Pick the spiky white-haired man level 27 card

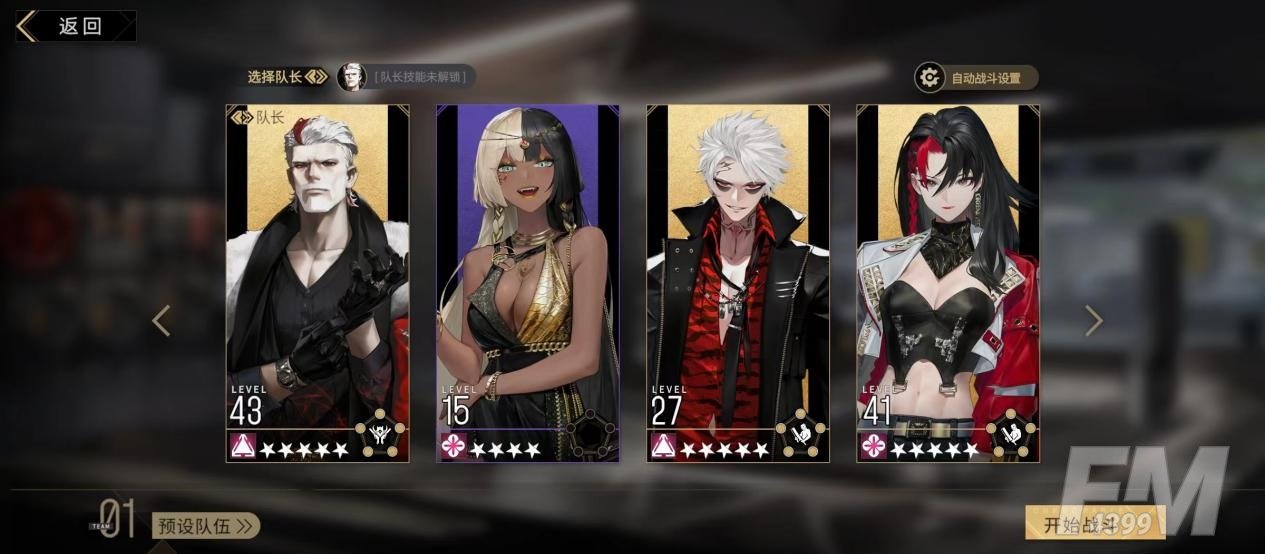tap(738, 283)
